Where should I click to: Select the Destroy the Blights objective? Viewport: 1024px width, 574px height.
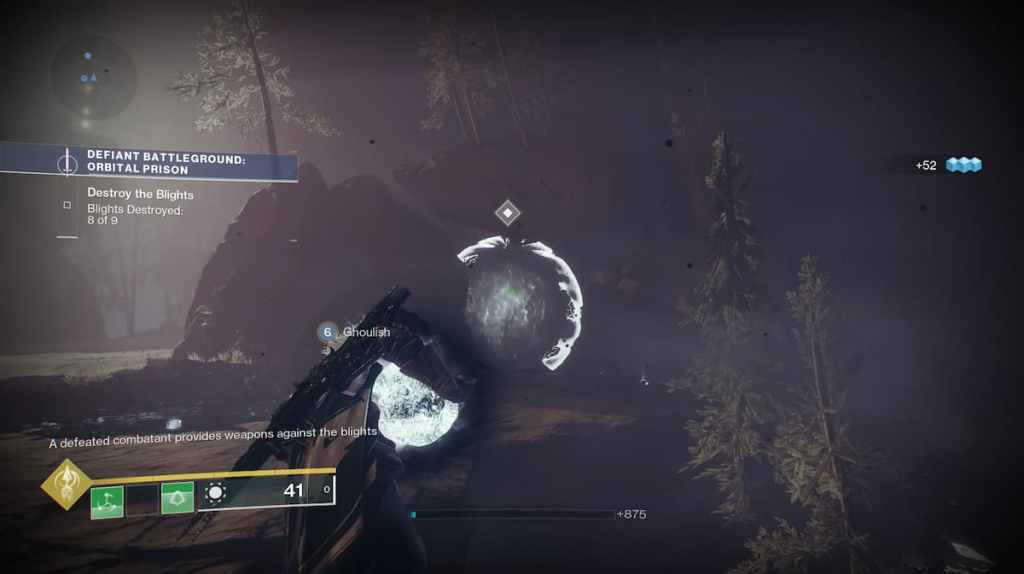click(140, 194)
